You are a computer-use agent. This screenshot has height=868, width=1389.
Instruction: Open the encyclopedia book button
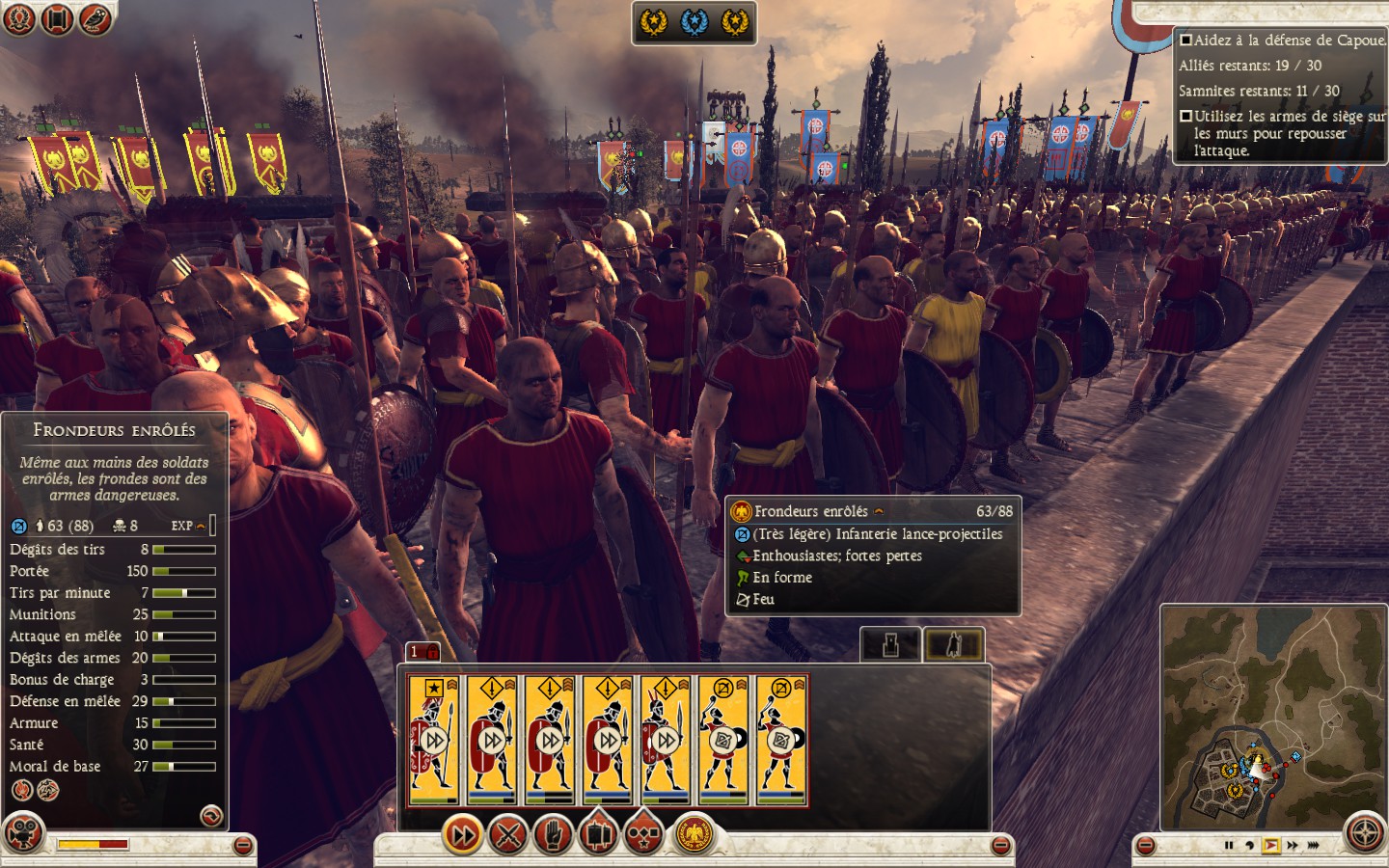click(57, 18)
